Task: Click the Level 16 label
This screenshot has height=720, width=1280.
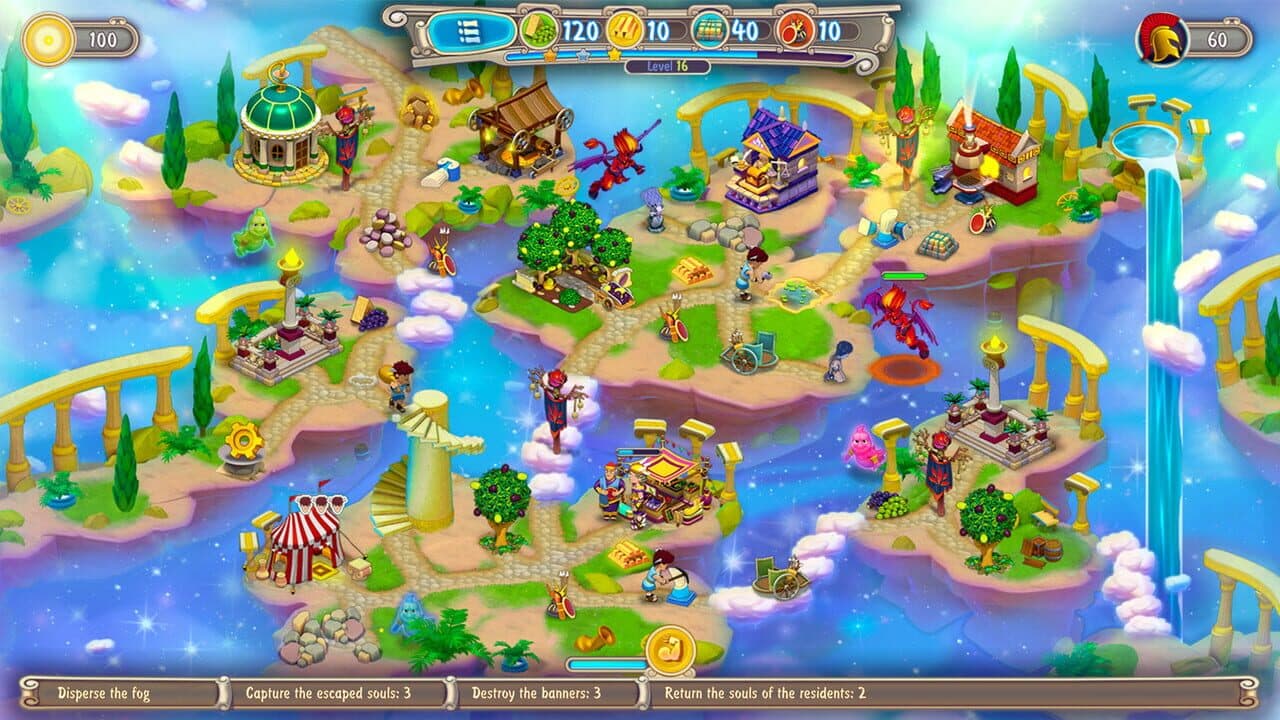Action: click(x=669, y=65)
